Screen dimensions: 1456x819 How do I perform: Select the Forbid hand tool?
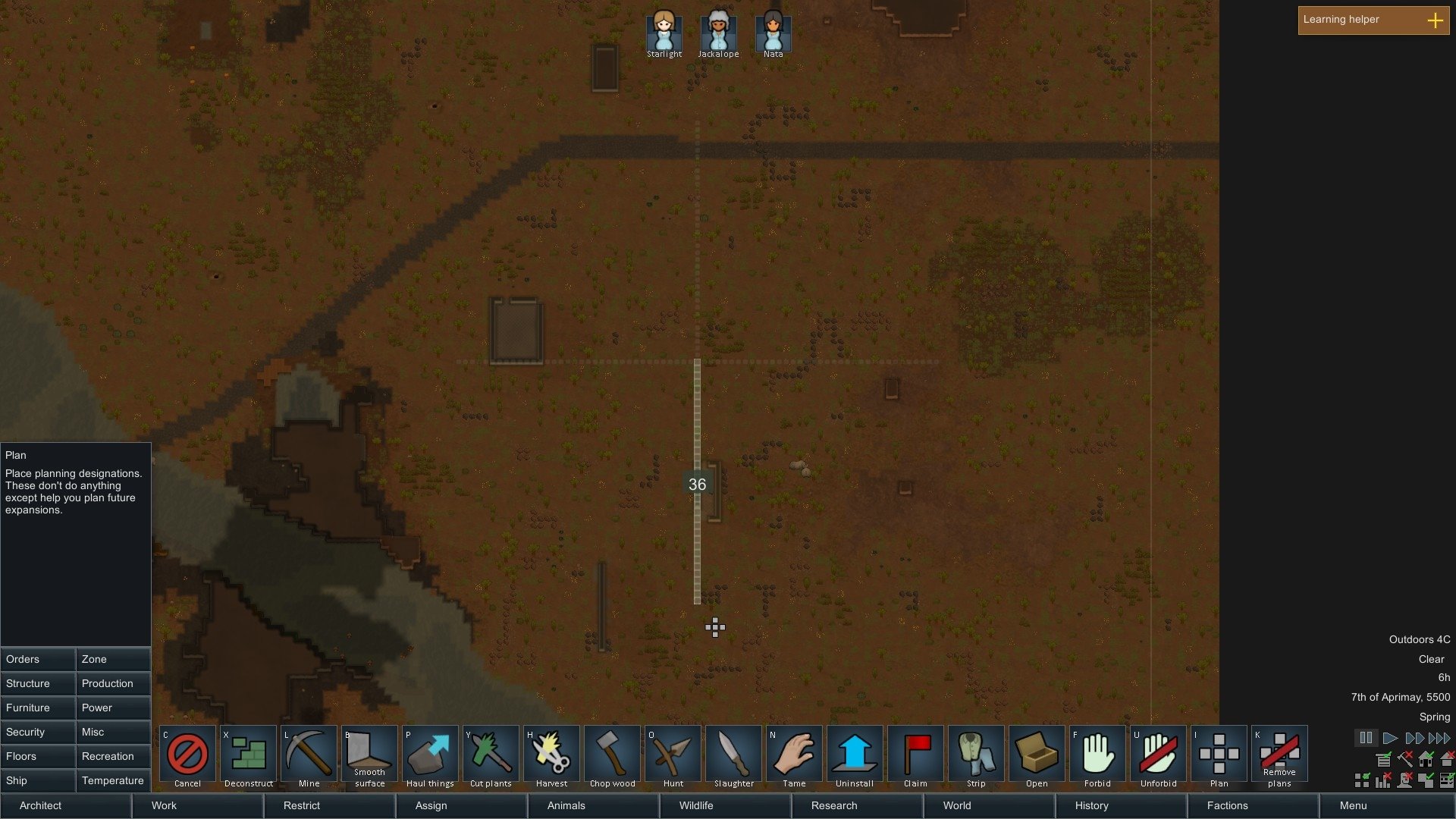[1097, 756]
